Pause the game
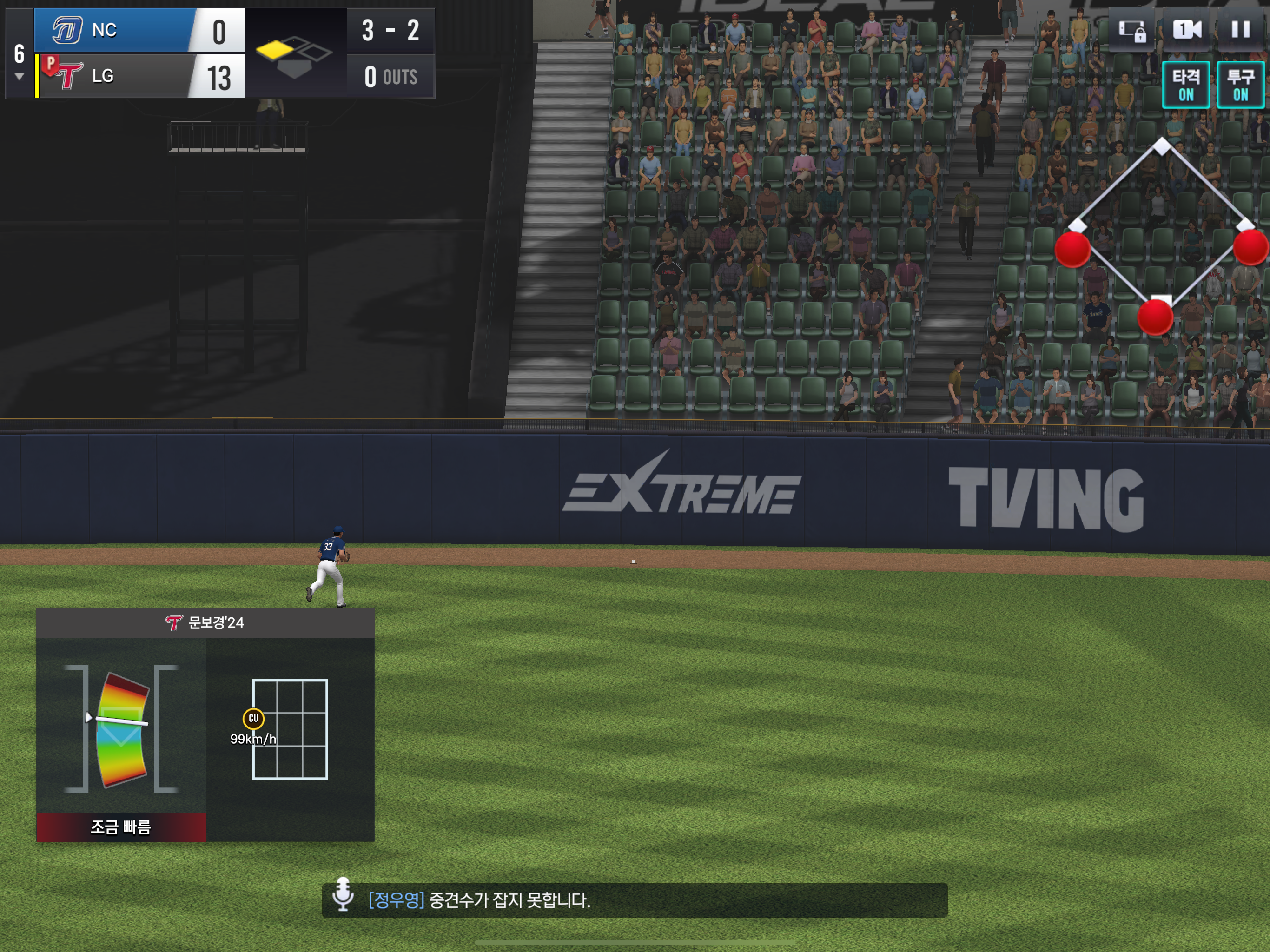1270x952 pixels. pos(1240,30)
